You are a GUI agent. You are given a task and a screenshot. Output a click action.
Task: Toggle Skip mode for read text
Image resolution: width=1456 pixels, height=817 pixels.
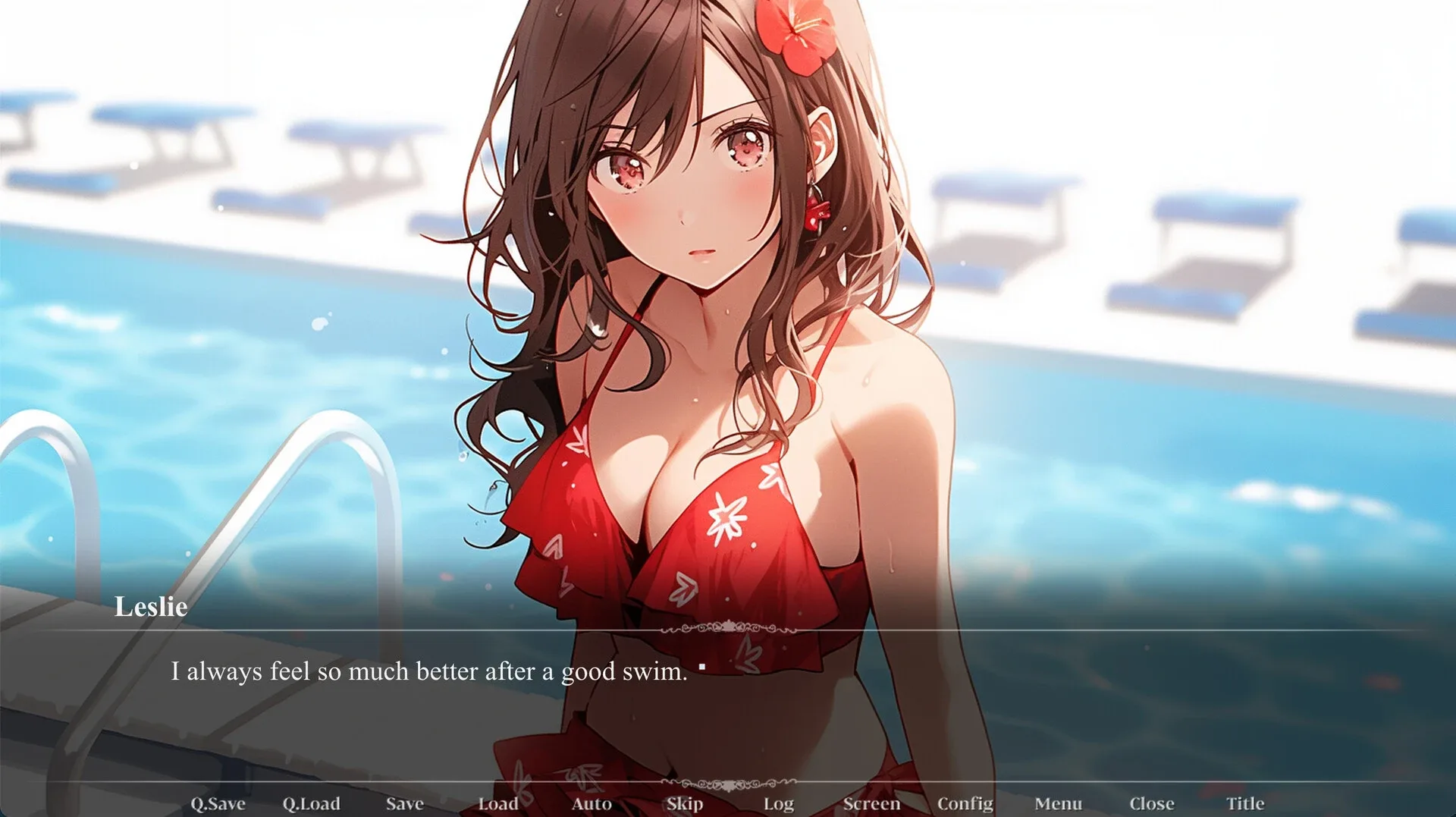point(685,803)
